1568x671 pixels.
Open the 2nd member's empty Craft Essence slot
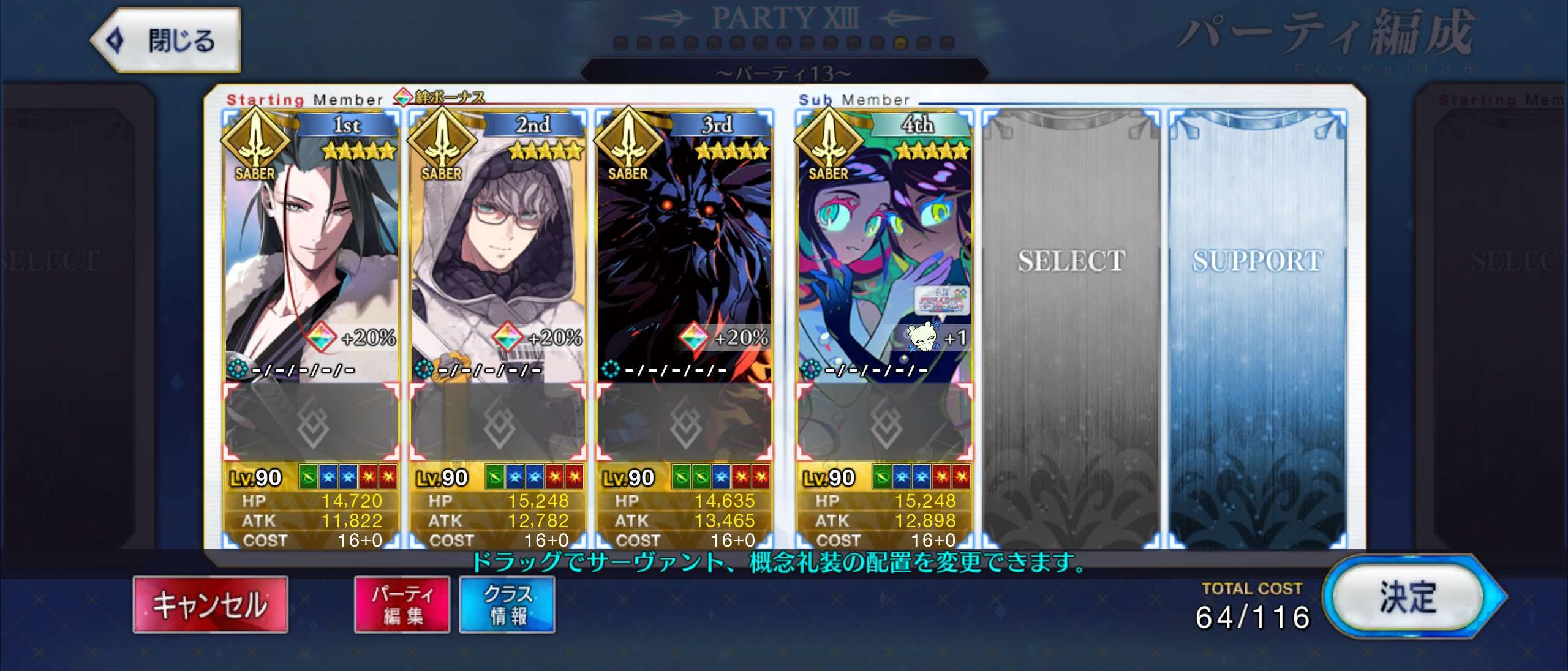coord(497,422)
